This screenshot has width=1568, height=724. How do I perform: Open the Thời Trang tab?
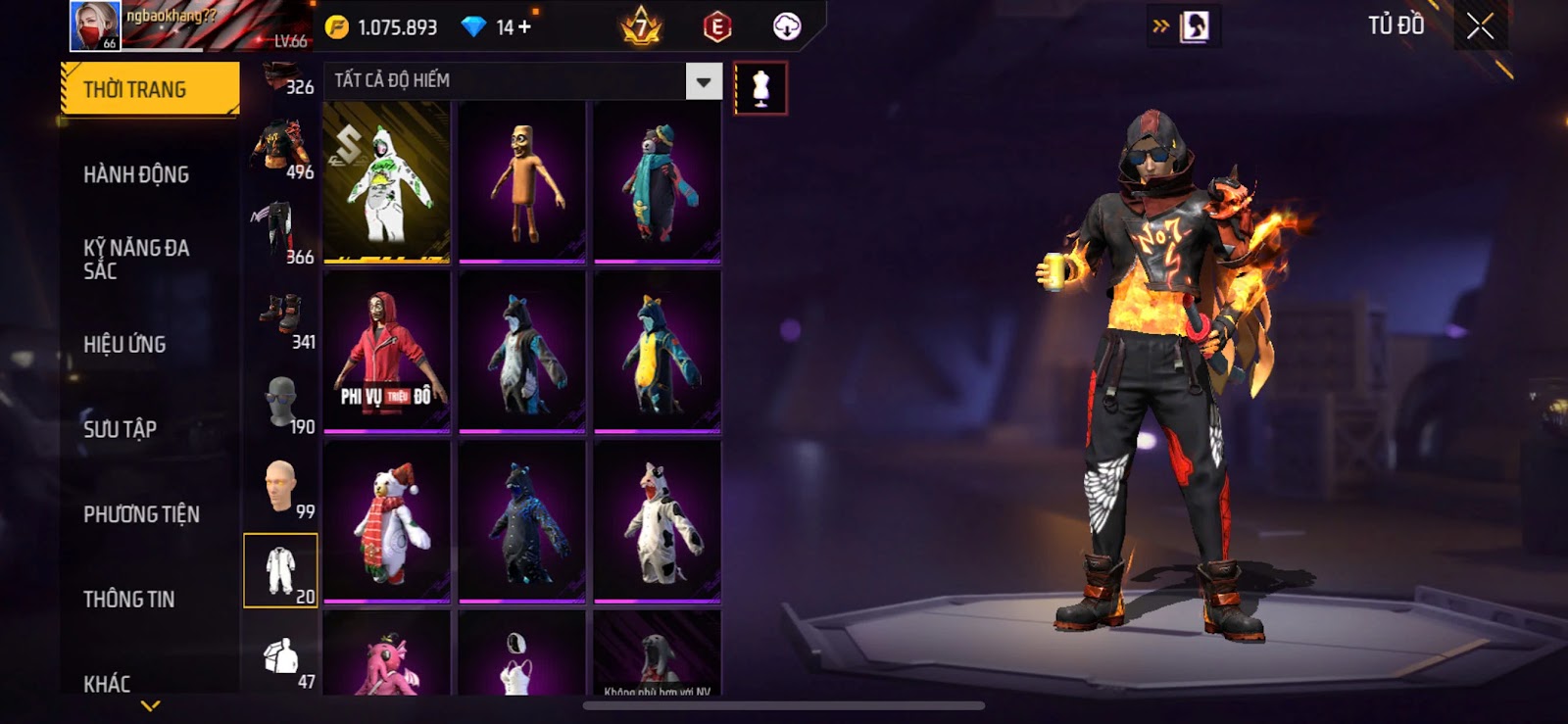coord(149,89)
